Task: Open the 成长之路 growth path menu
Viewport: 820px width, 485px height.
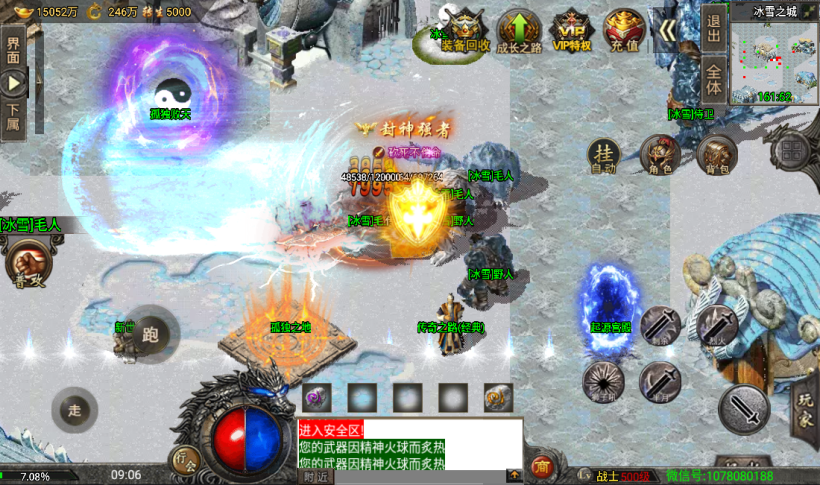Action: (519, 29)
